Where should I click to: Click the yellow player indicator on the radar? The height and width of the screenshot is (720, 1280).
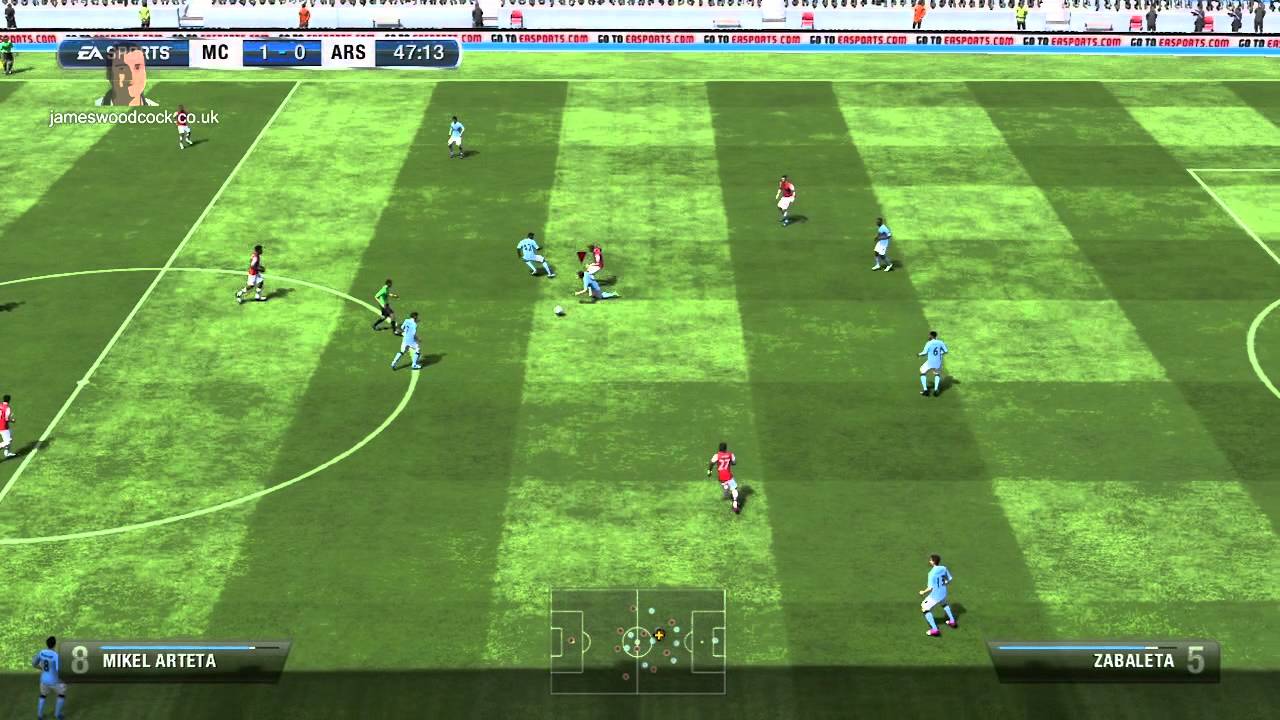tap(658, 635)
